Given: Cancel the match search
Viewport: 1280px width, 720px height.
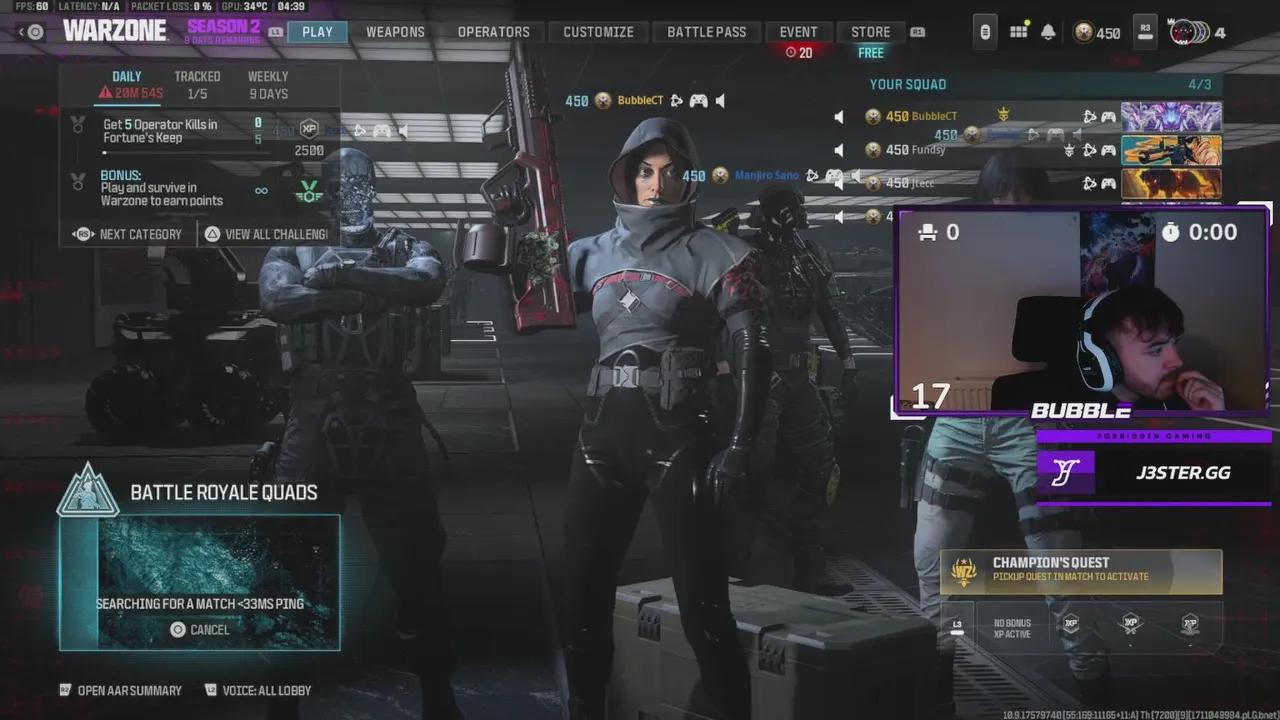Looking at the screenshot, I should (x=199, y=630).
